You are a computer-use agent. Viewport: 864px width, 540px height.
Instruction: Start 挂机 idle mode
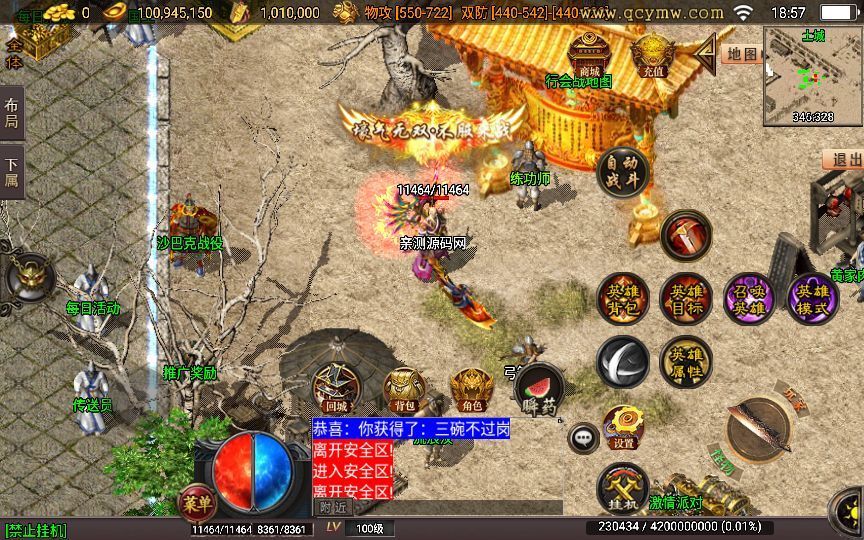[622, 489]
